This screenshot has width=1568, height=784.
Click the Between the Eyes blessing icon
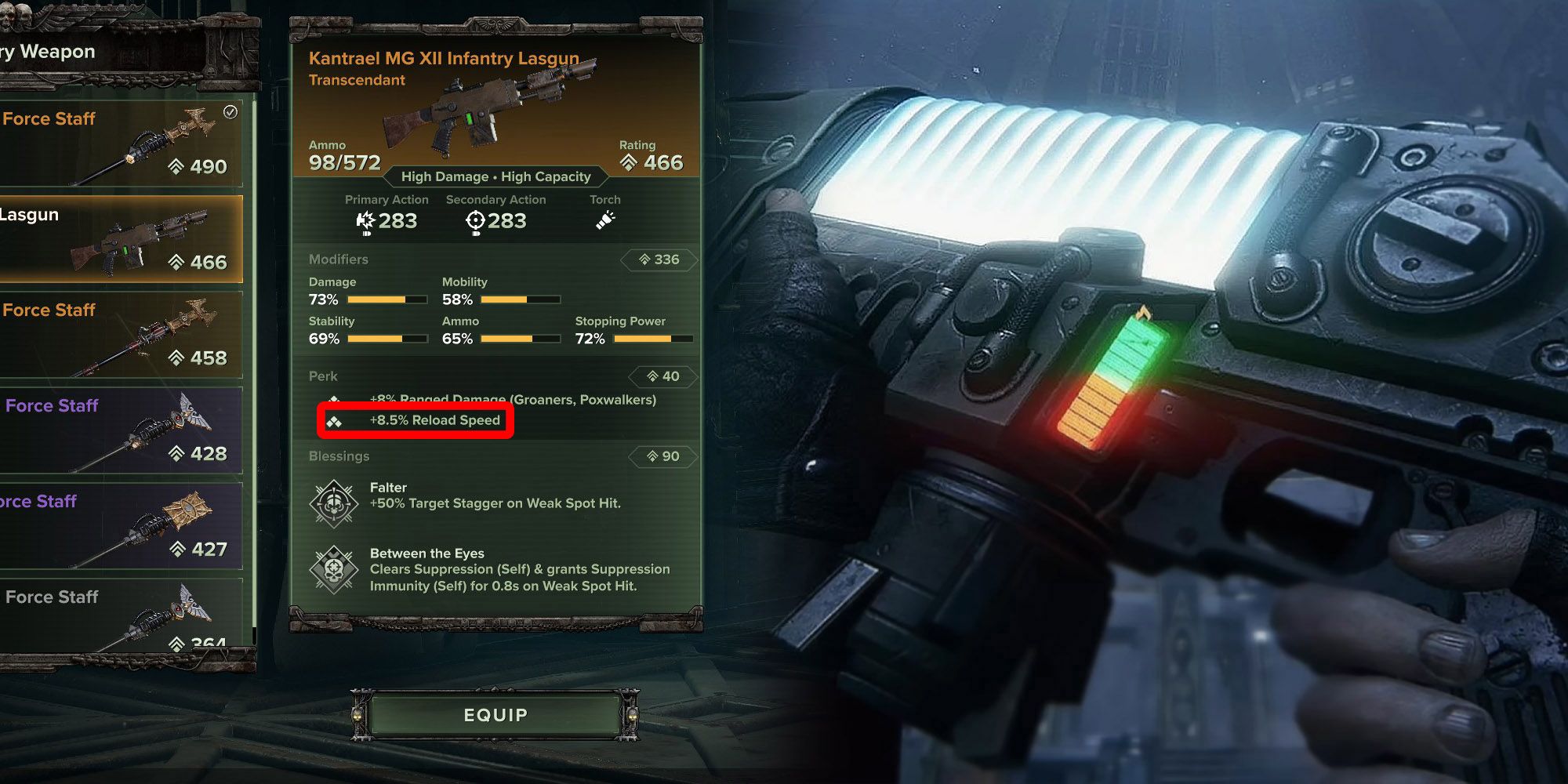click(333, 566)
